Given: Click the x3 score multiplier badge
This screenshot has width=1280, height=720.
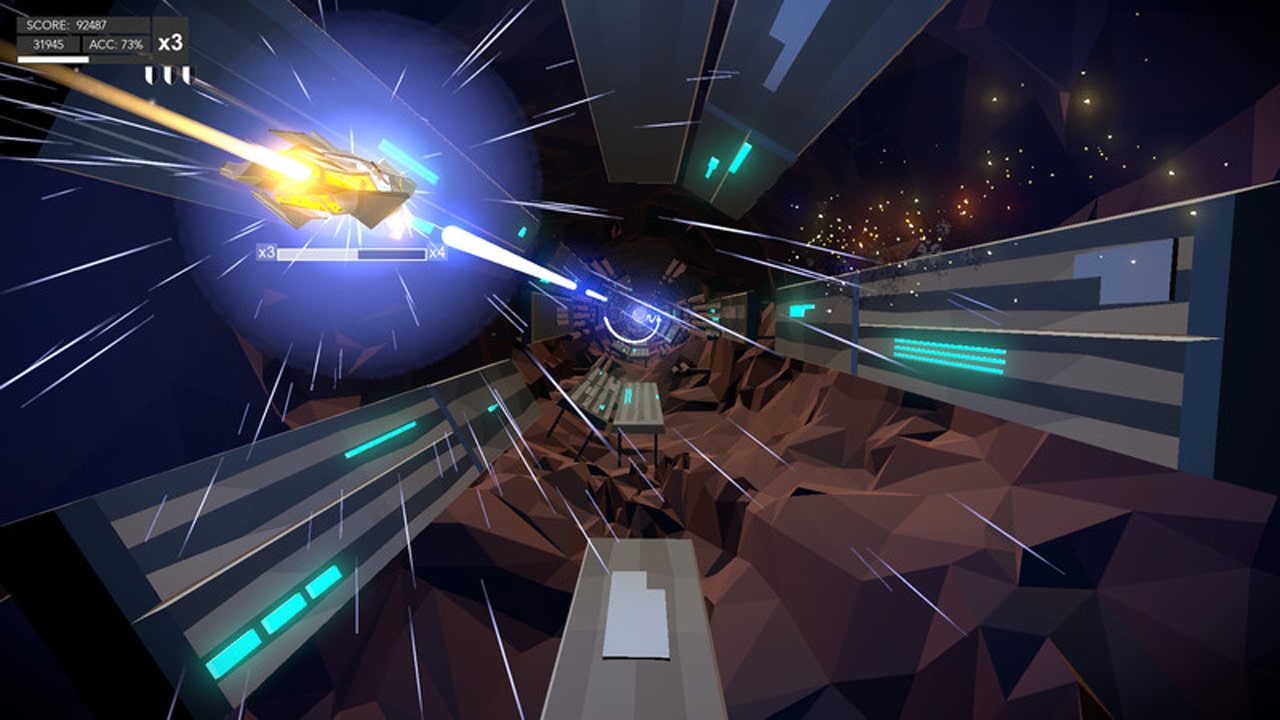Looking at the screenshot, I should 172,43.
